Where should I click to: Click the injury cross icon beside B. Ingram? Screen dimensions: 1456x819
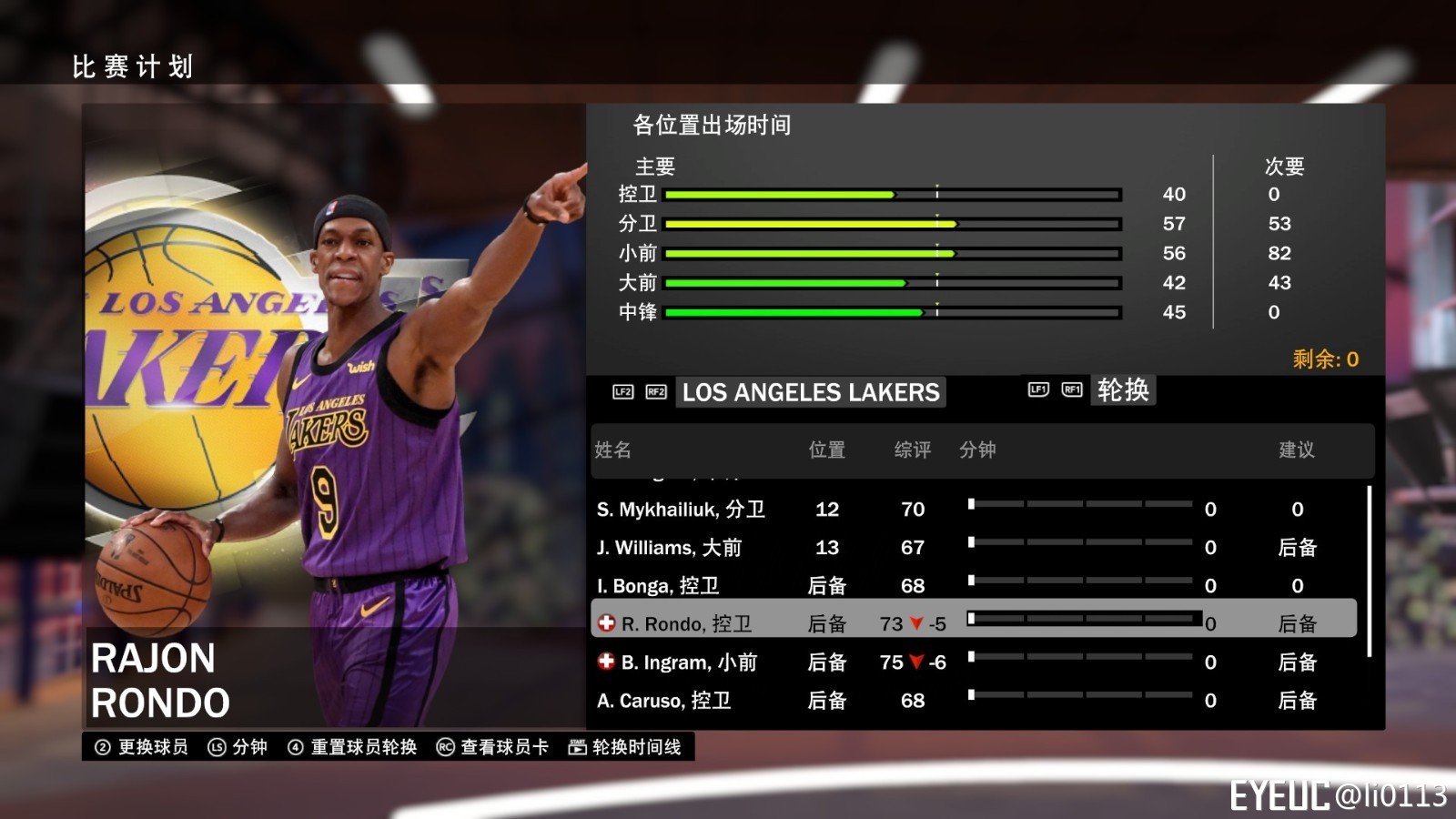(604, 662)
